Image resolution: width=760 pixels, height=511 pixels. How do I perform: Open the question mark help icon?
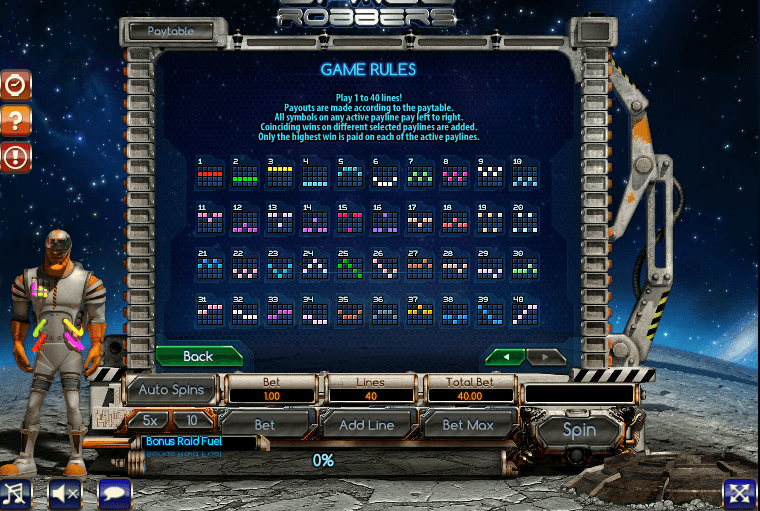[15, 121]
